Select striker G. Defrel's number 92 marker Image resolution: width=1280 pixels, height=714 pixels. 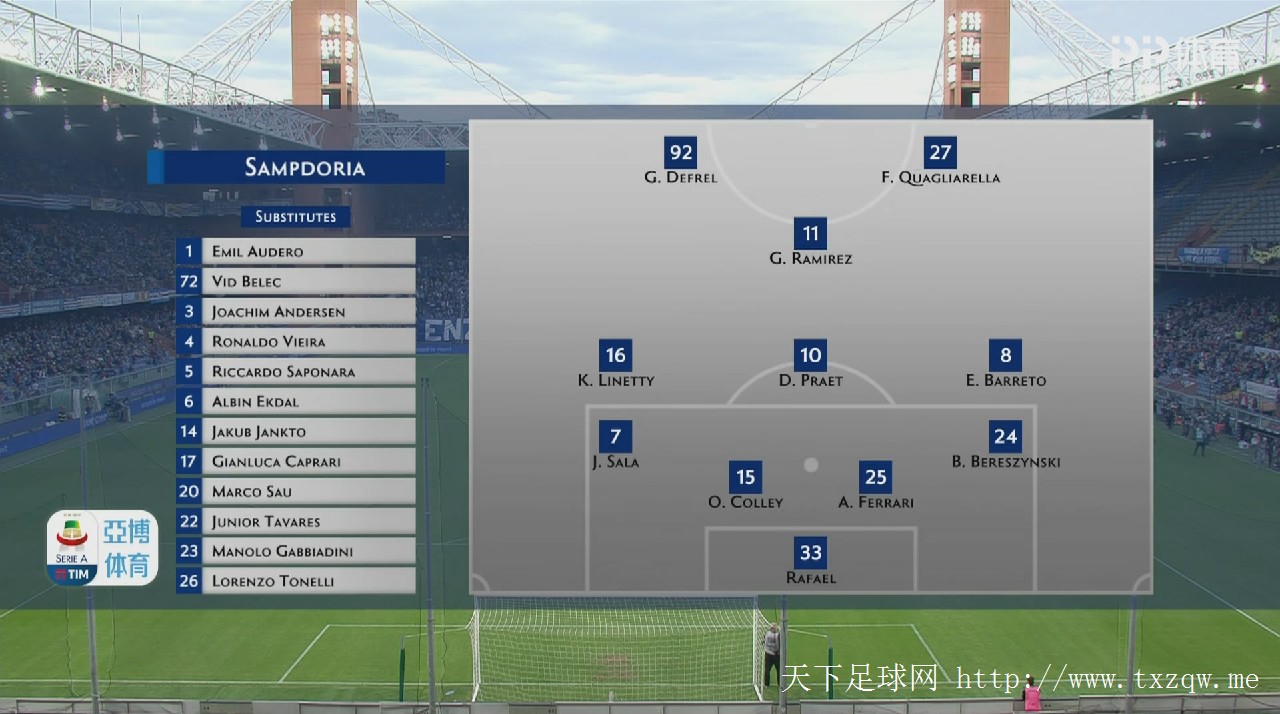pos(681,152)
